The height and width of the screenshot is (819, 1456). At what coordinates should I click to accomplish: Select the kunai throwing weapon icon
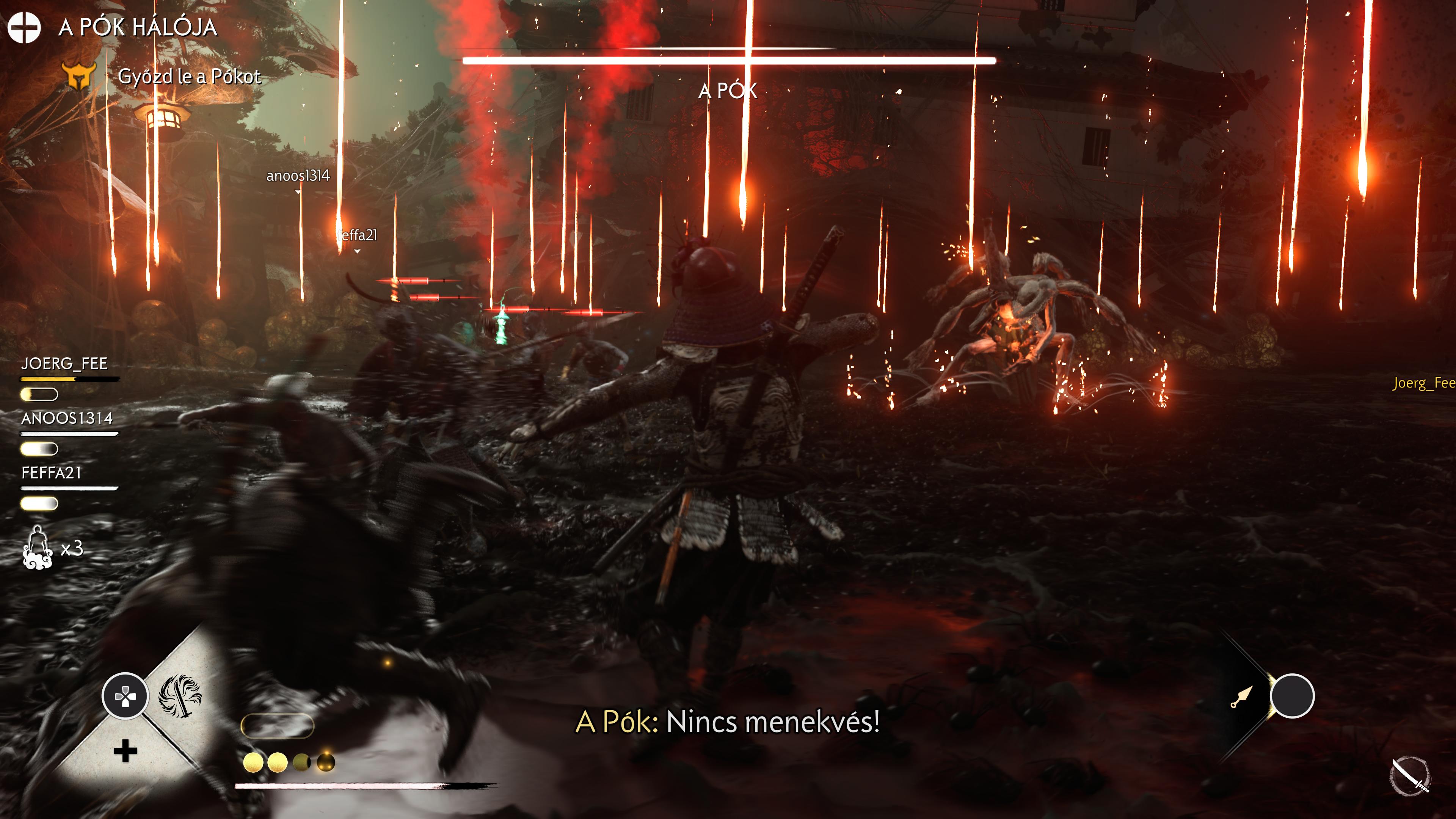pos(1242,697)
